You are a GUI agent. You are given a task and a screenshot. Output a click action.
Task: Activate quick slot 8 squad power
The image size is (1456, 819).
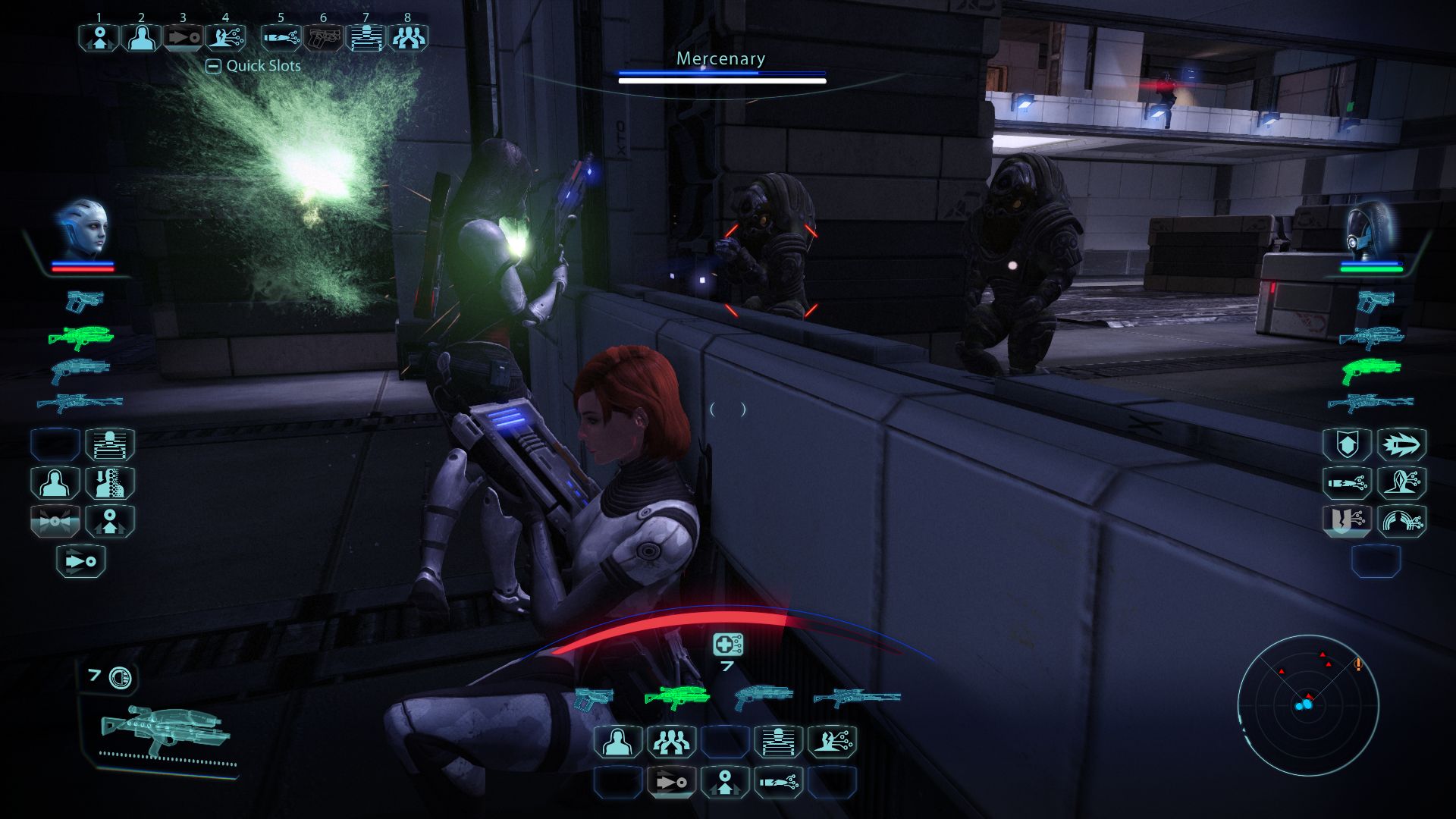point(408,37)
